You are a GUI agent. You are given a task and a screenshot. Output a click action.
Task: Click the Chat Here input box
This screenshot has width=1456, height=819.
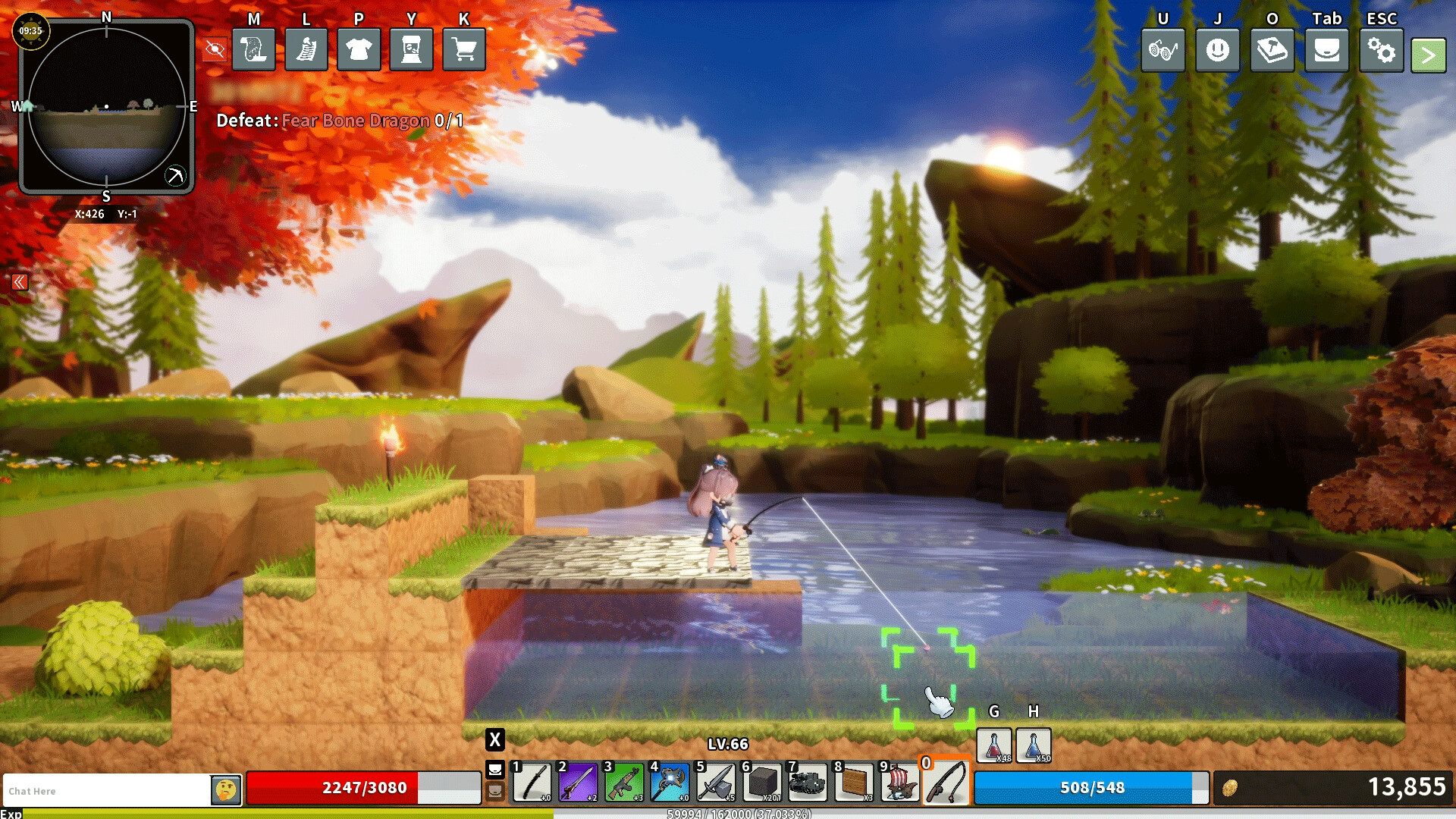106,790
